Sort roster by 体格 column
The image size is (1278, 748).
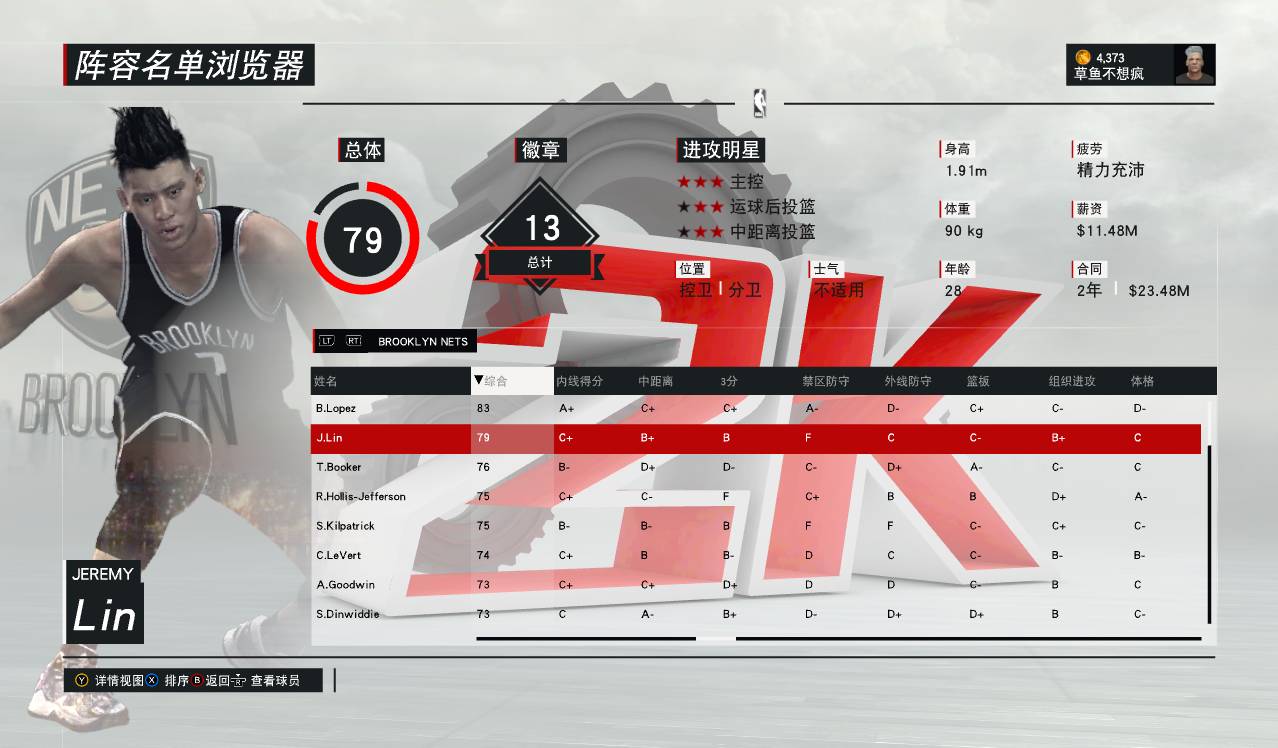click(x=1142, y=381)
